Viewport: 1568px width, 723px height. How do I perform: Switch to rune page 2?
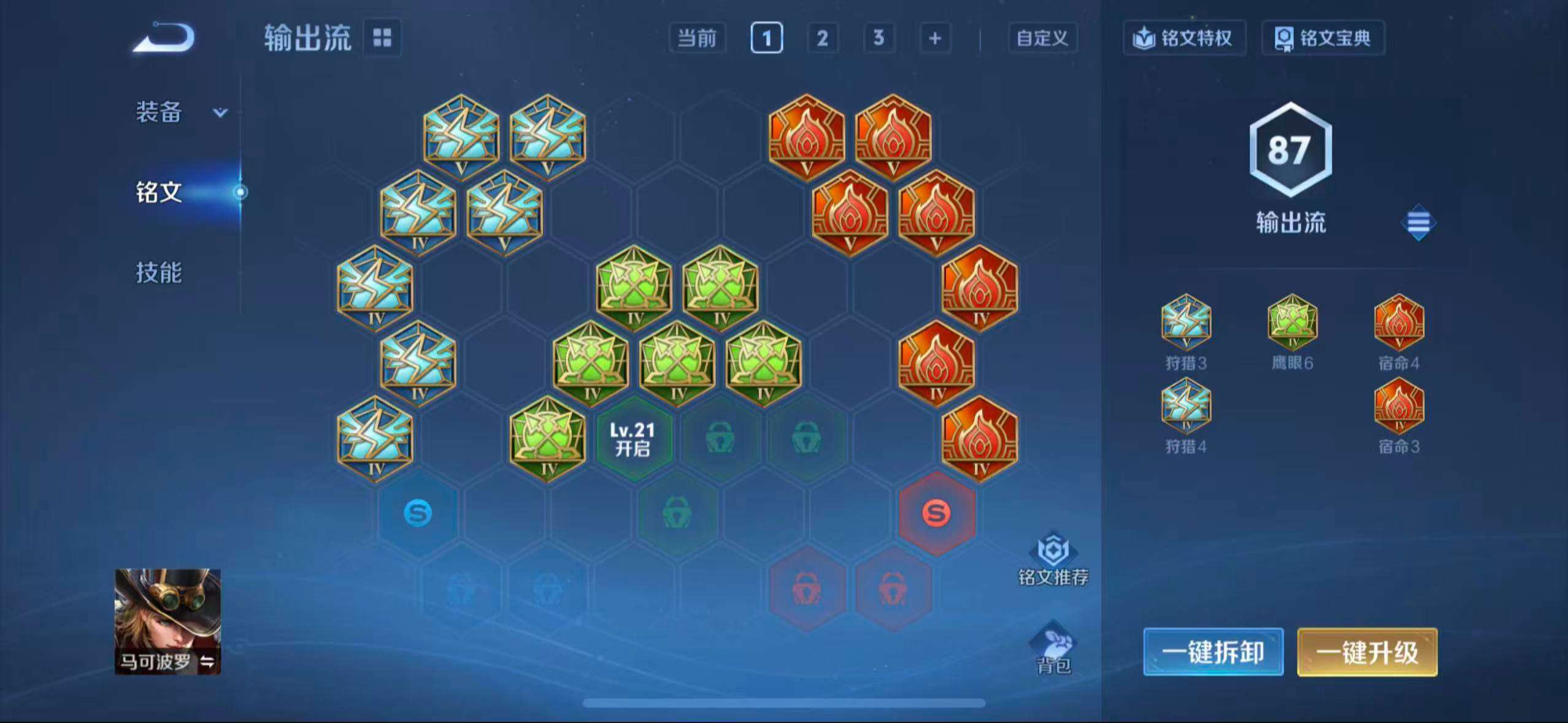[x=823, y=38]
